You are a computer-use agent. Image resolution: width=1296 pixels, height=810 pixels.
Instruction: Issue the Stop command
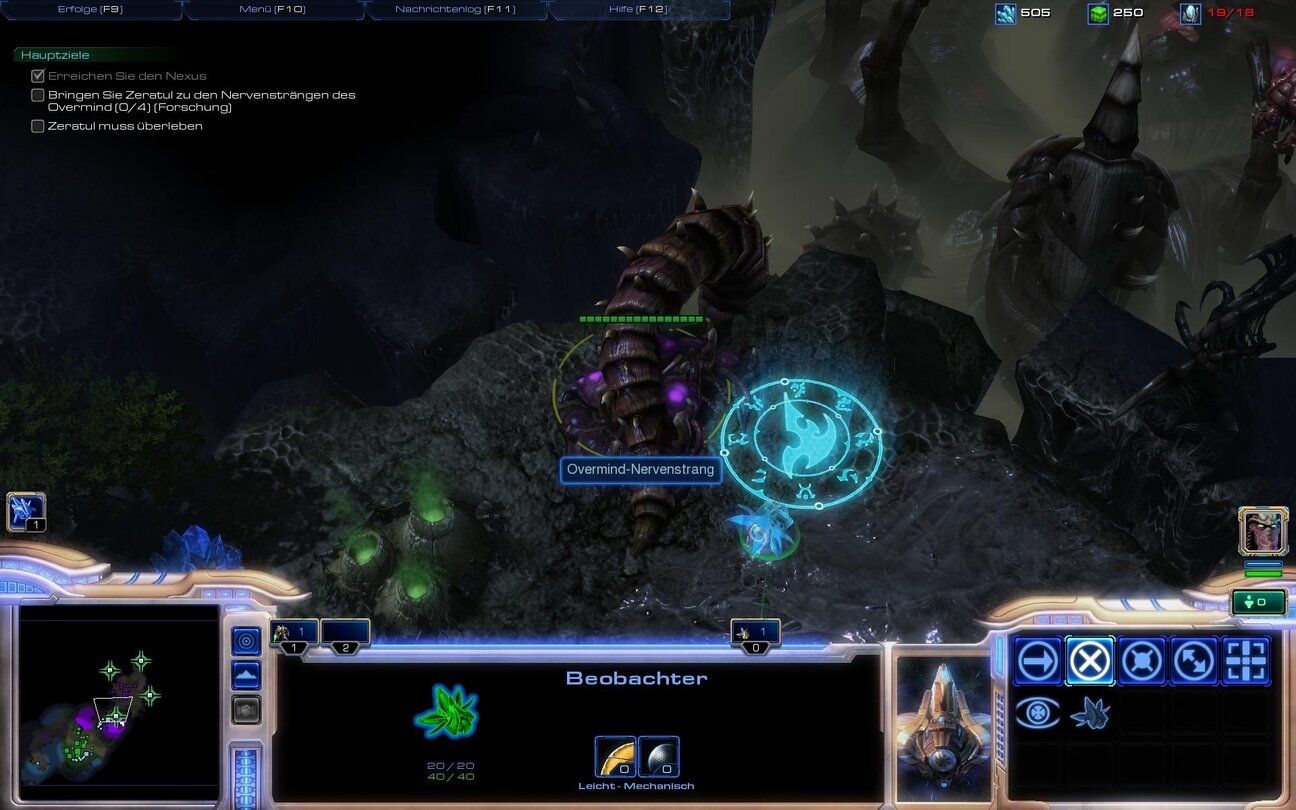[x=1089, y=661]
